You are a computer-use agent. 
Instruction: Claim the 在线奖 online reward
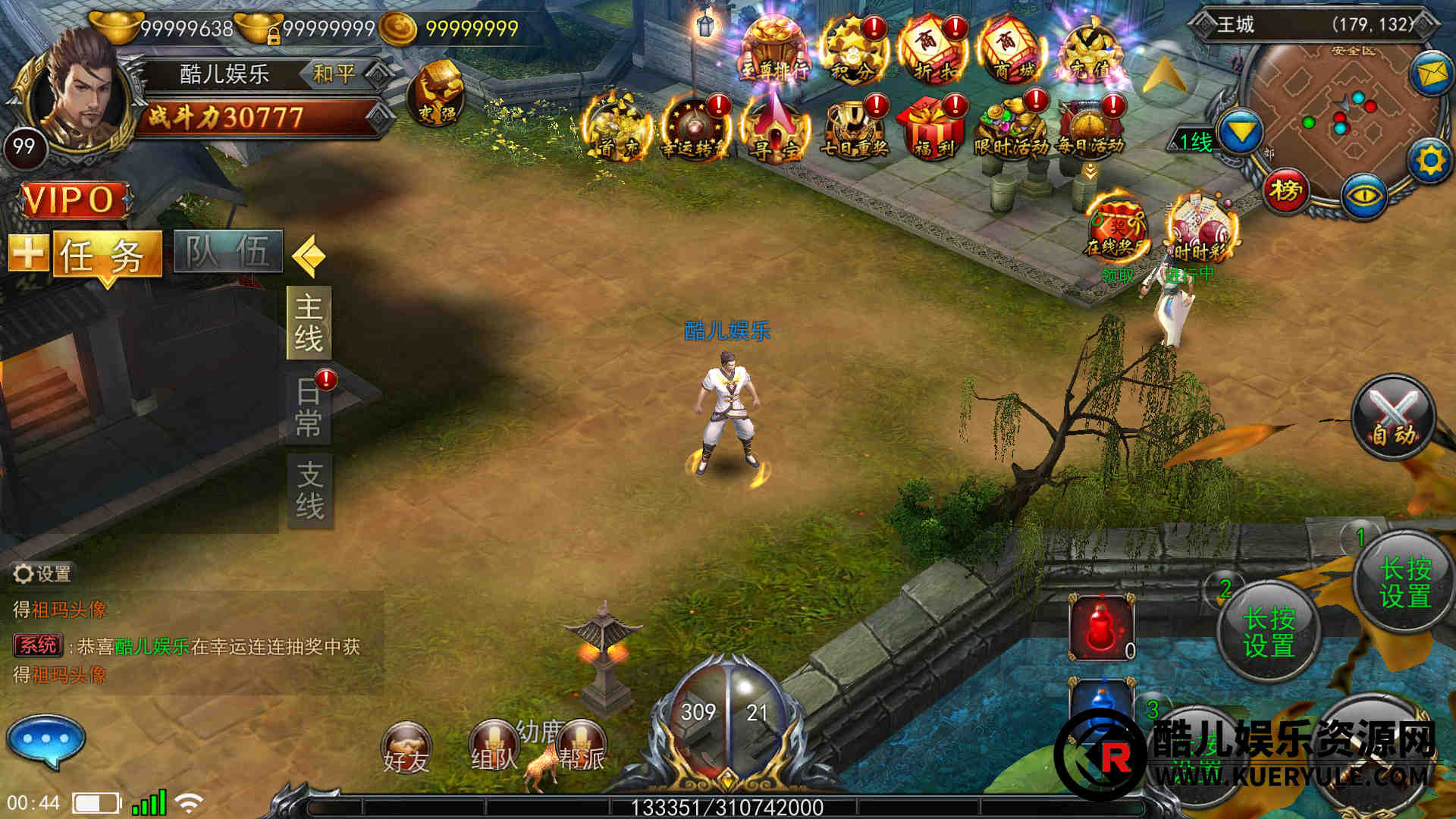[x=1116, y=231]
